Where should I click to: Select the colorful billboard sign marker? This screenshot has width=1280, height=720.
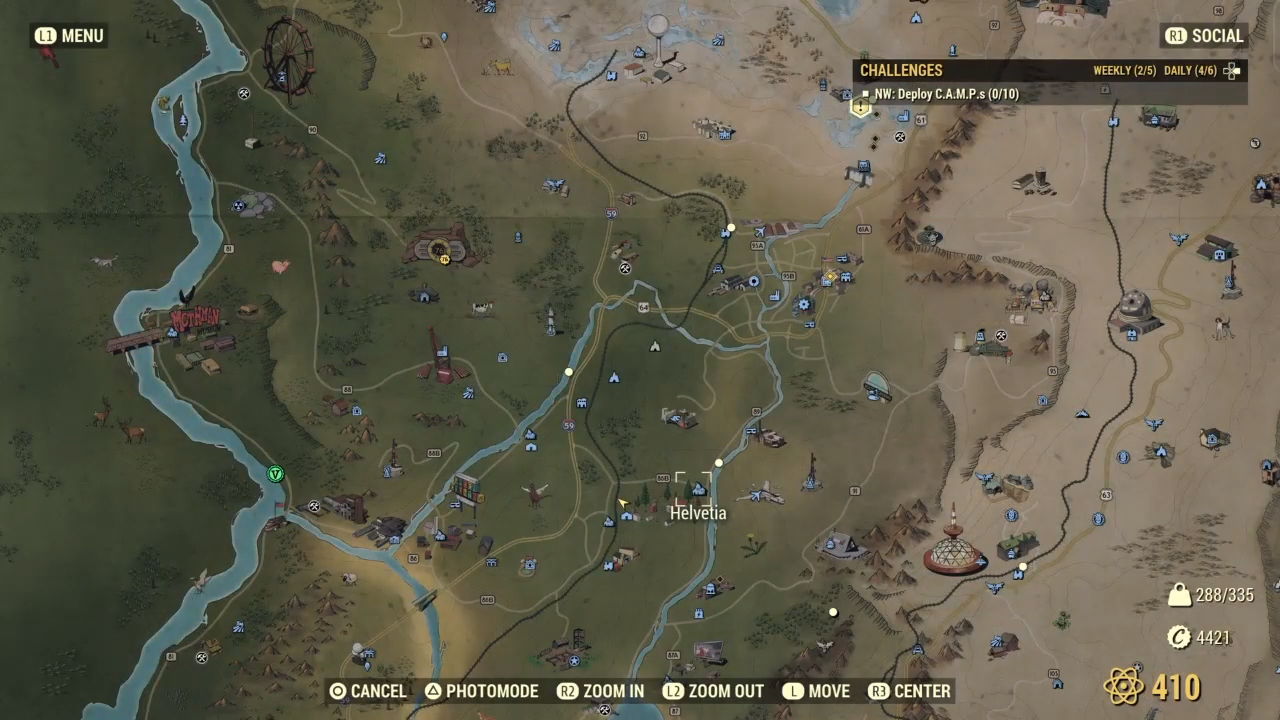click(467, 489)
